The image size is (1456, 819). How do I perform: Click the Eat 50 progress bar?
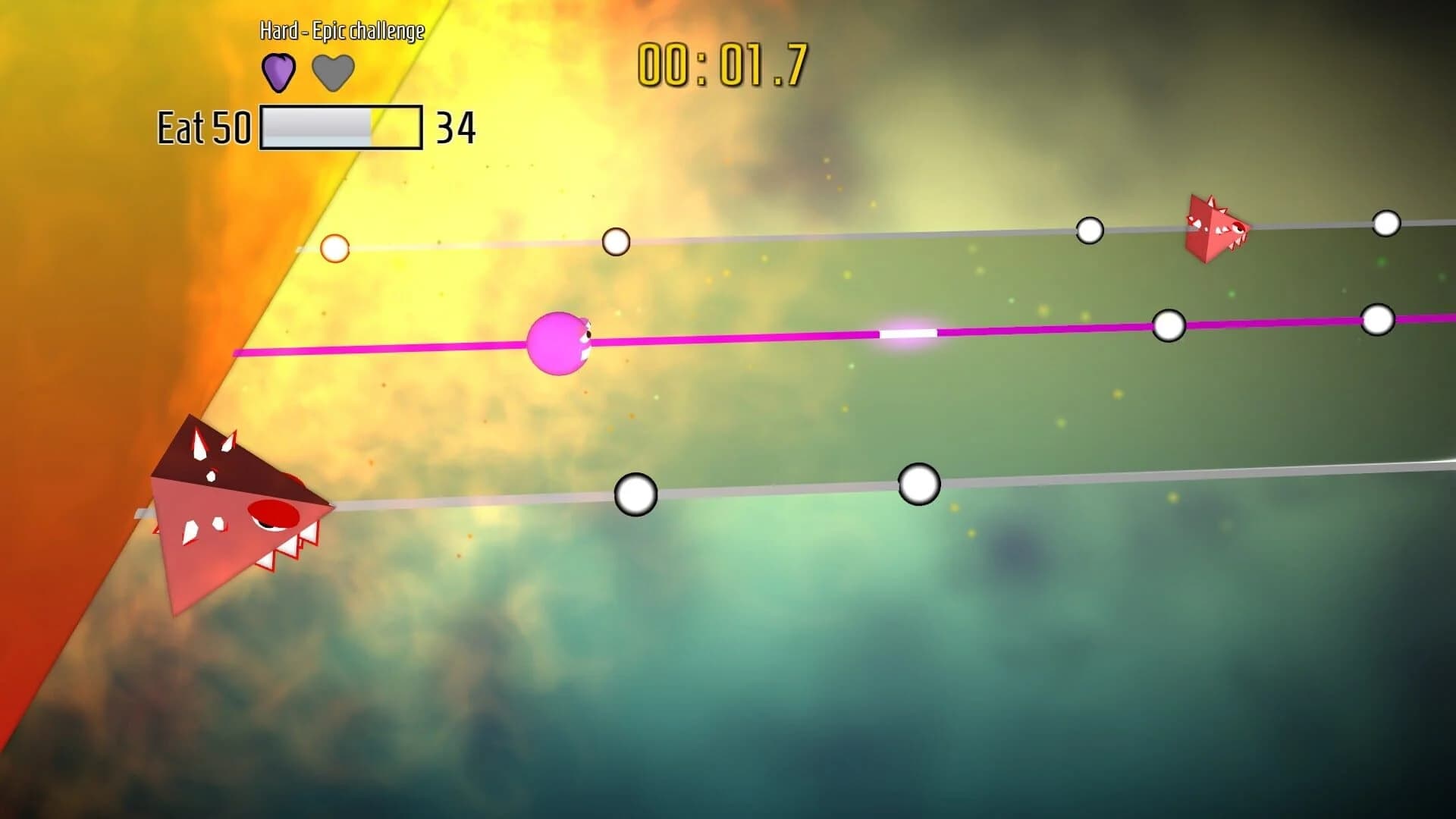coord(340,127)
